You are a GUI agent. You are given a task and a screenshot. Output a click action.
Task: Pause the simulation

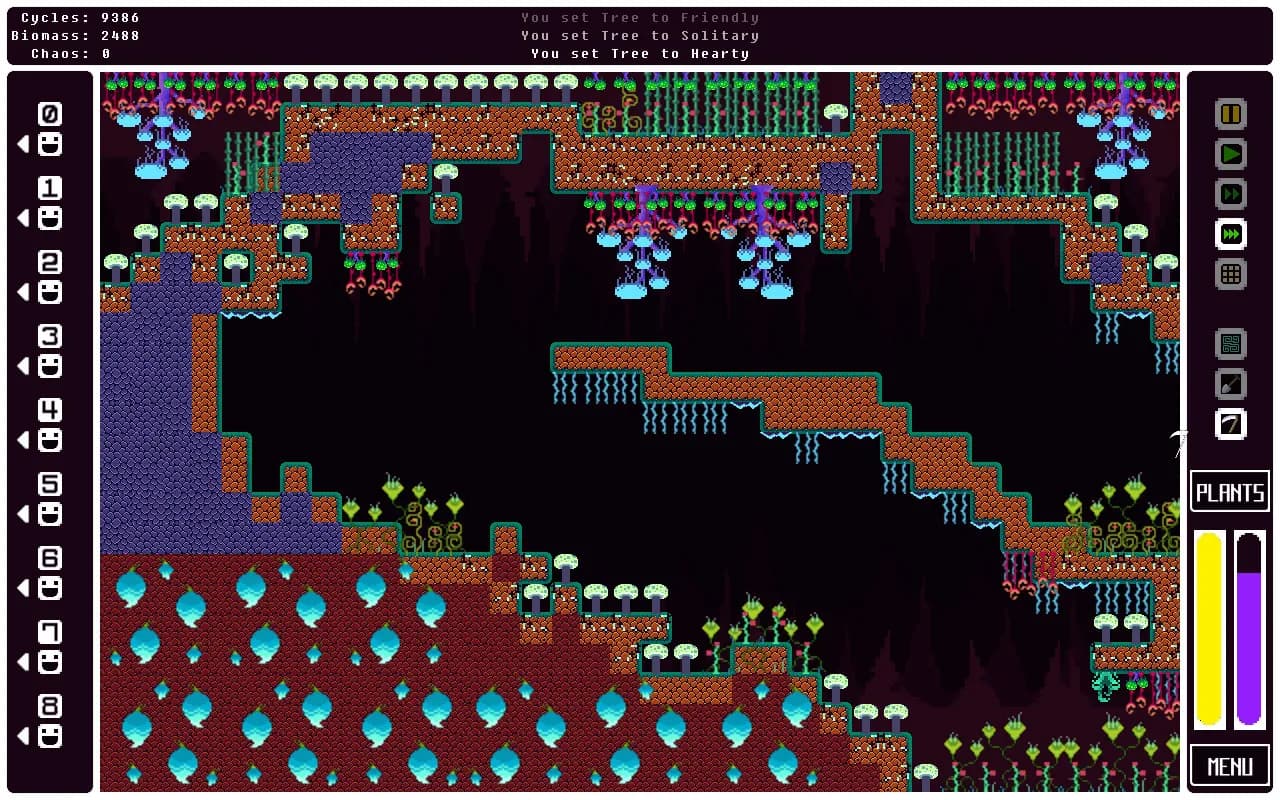1231,114
